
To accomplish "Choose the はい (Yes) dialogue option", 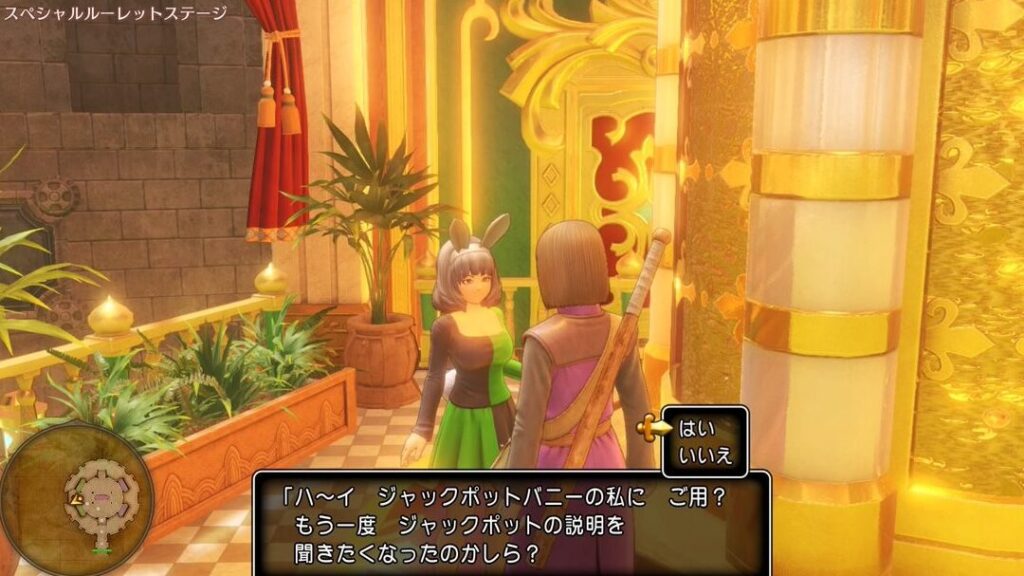I will [692, 429].
